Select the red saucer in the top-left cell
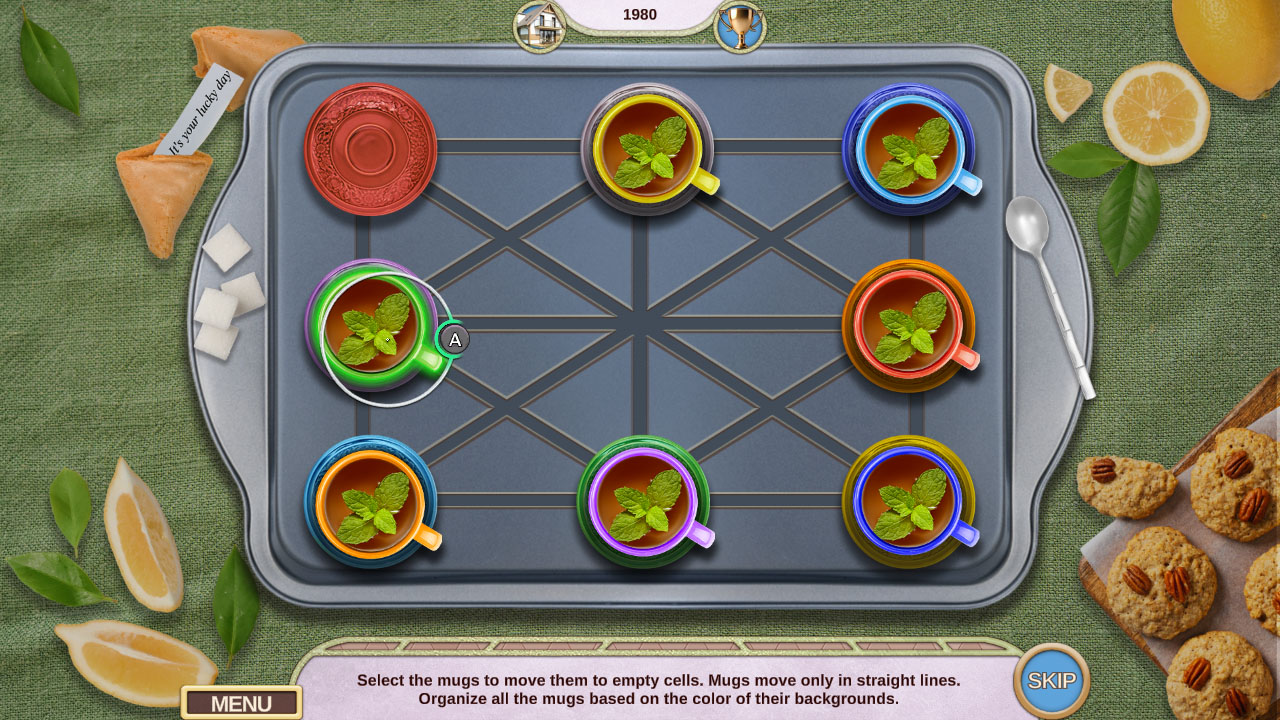 tap(370, 150)
